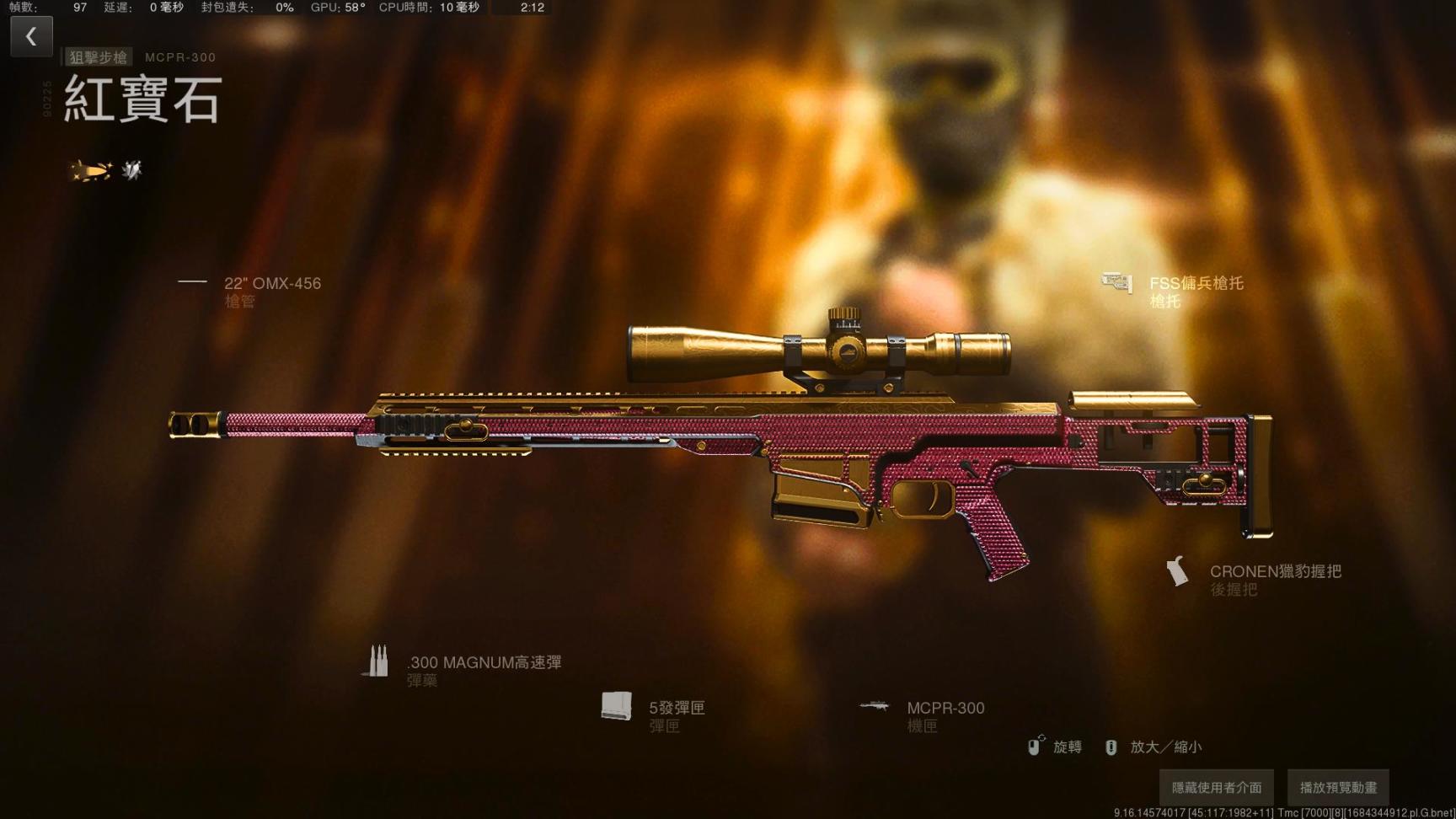Click the dismemberment burst effect icon

tap(132, 171)
